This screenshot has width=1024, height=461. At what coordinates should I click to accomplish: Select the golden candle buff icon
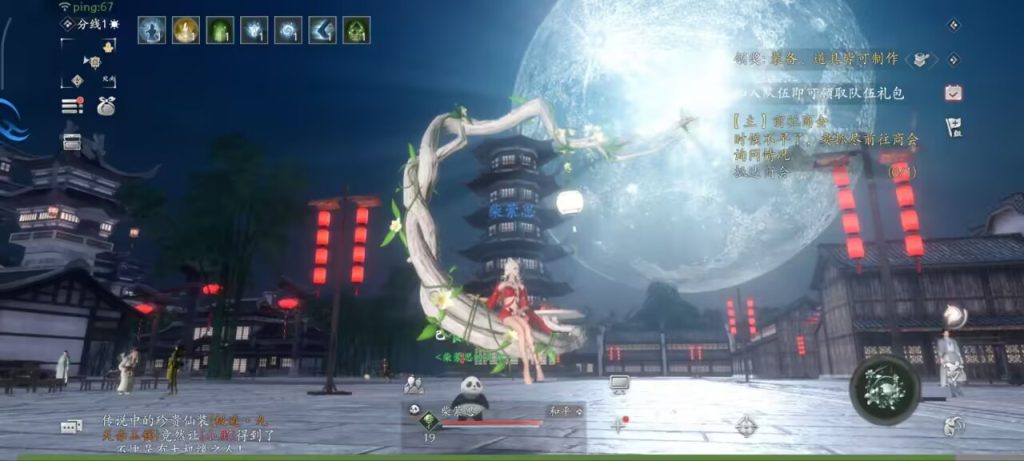pos(186,30)
